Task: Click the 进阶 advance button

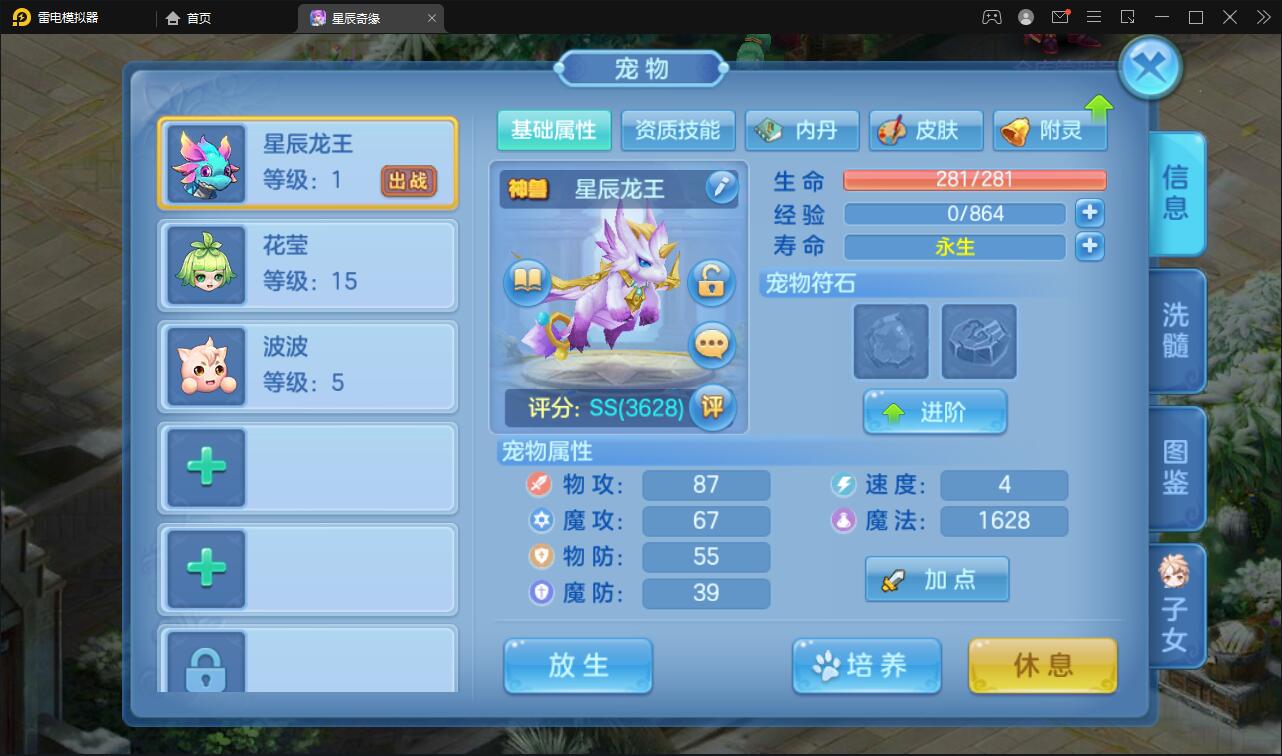Action: (x=935, y=411)
